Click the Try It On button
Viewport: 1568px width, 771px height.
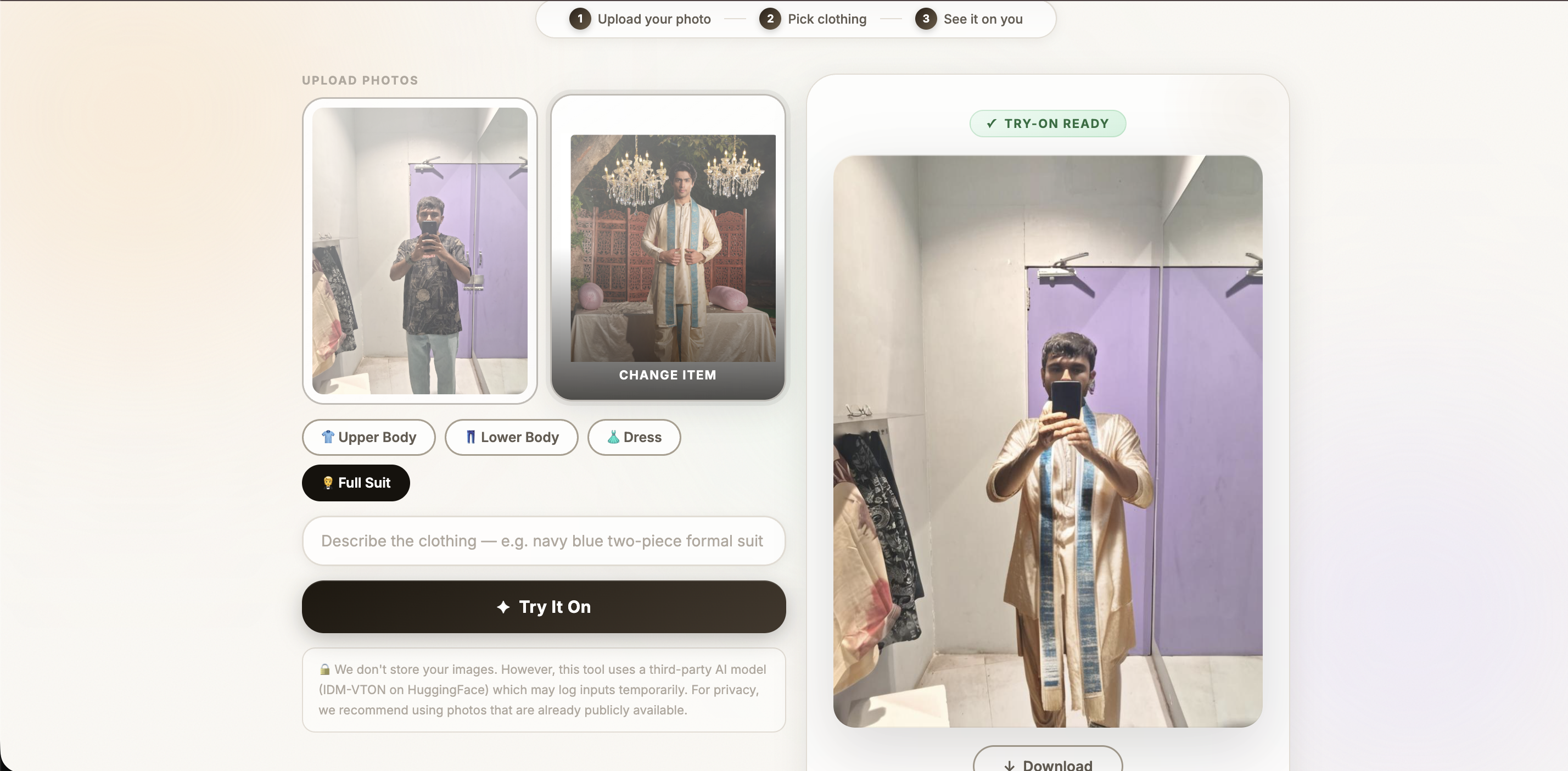point(544,607)
